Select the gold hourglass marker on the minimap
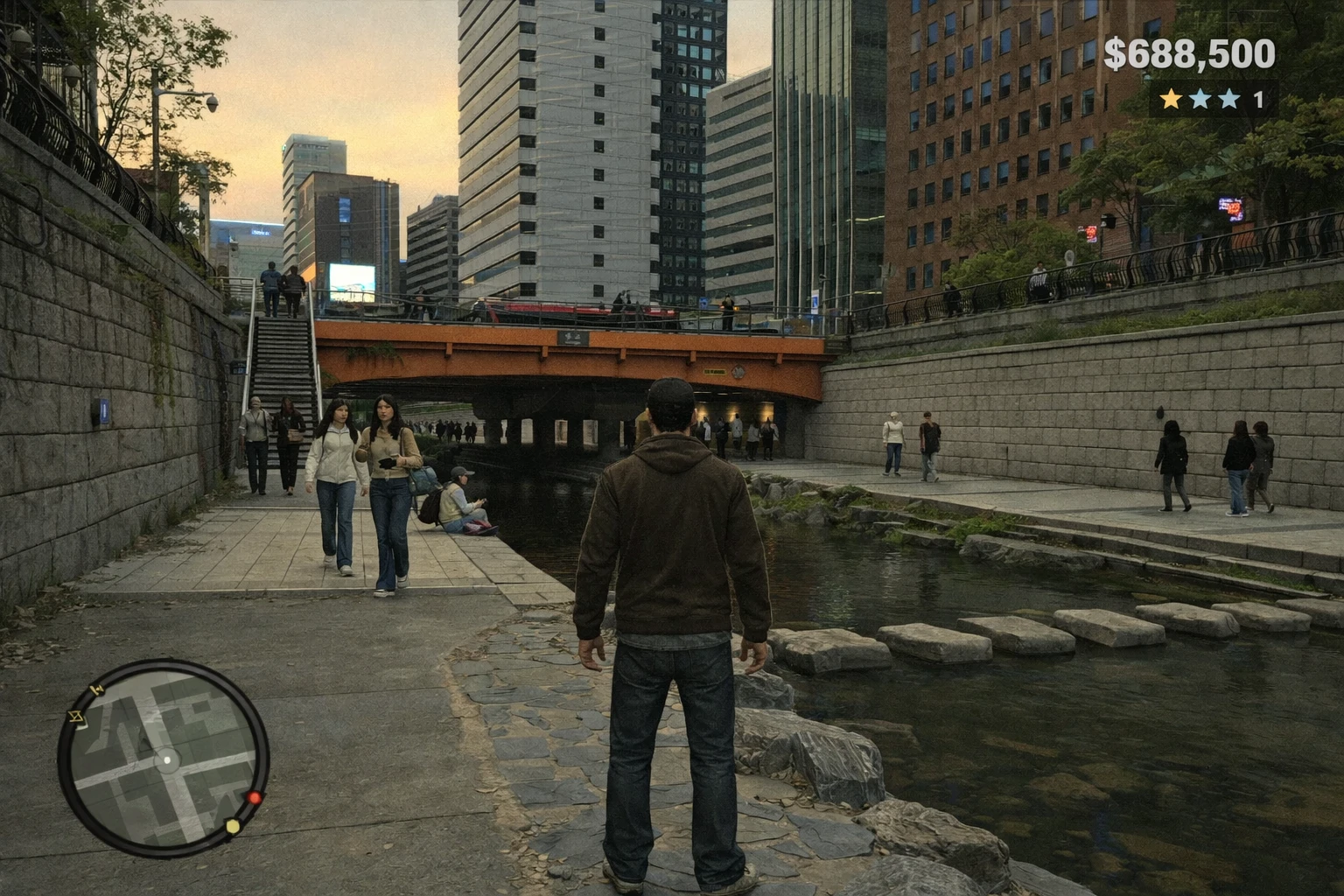This screenshot has width=1344, height=896. coord(76,718)
